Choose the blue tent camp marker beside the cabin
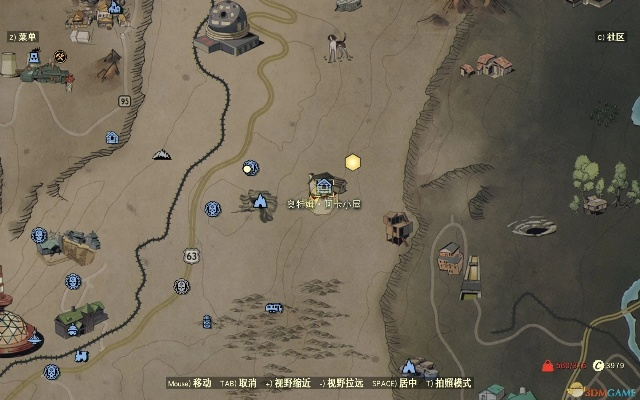 [x=261, y=201]
